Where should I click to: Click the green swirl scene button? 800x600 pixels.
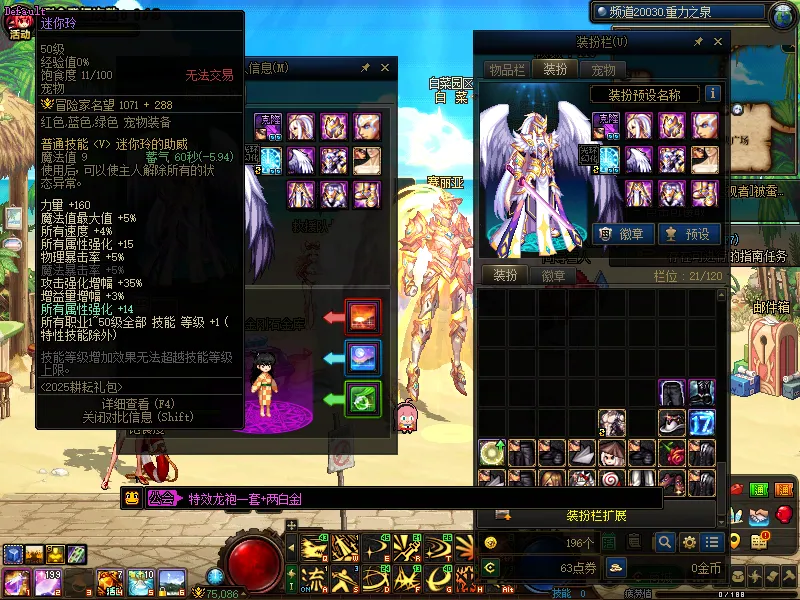click(x=363, y=400)
